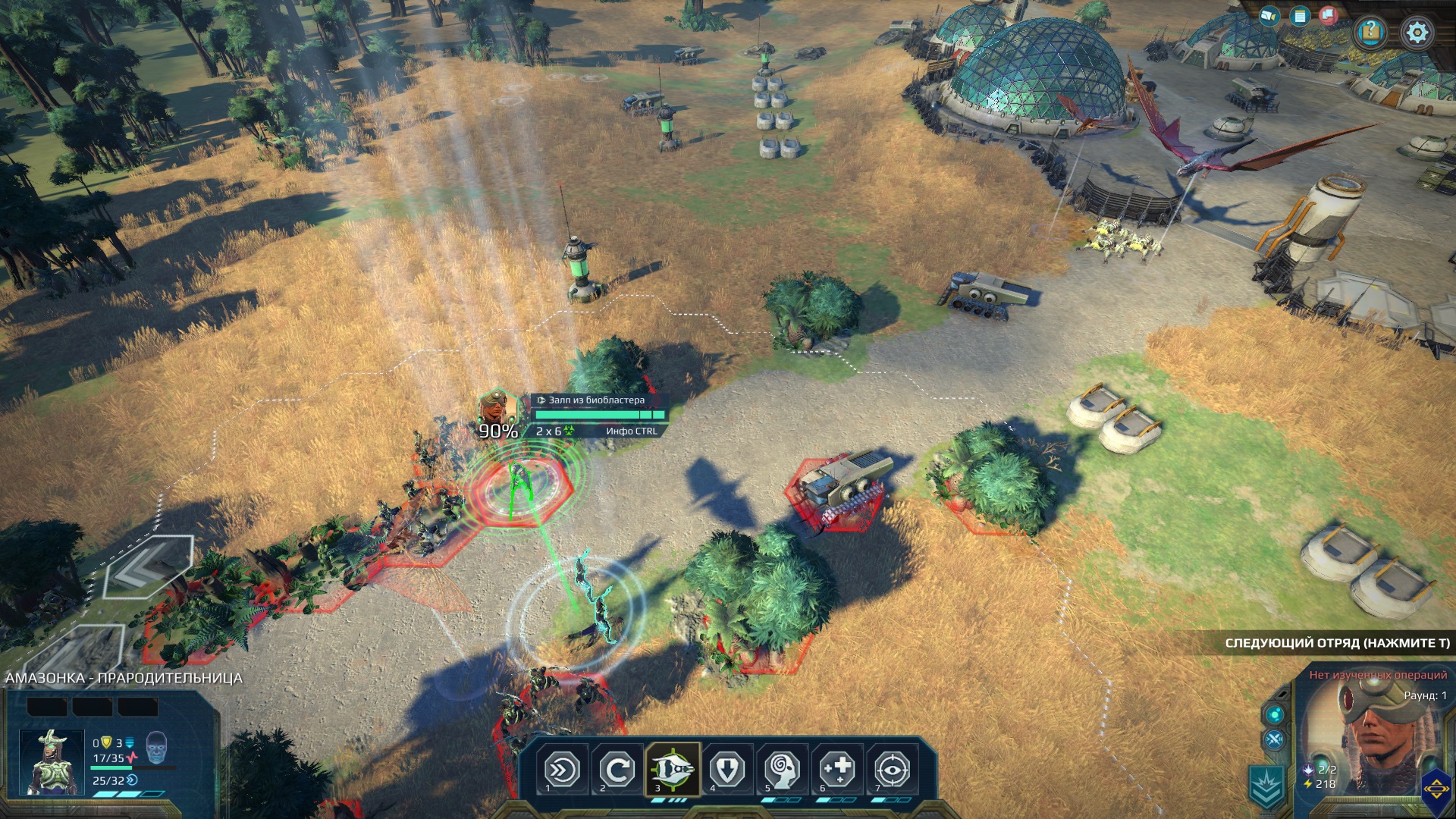Open the tactical operations chevron badge
This screenshot has height=819, width=1456.
tap(1266, 786)
